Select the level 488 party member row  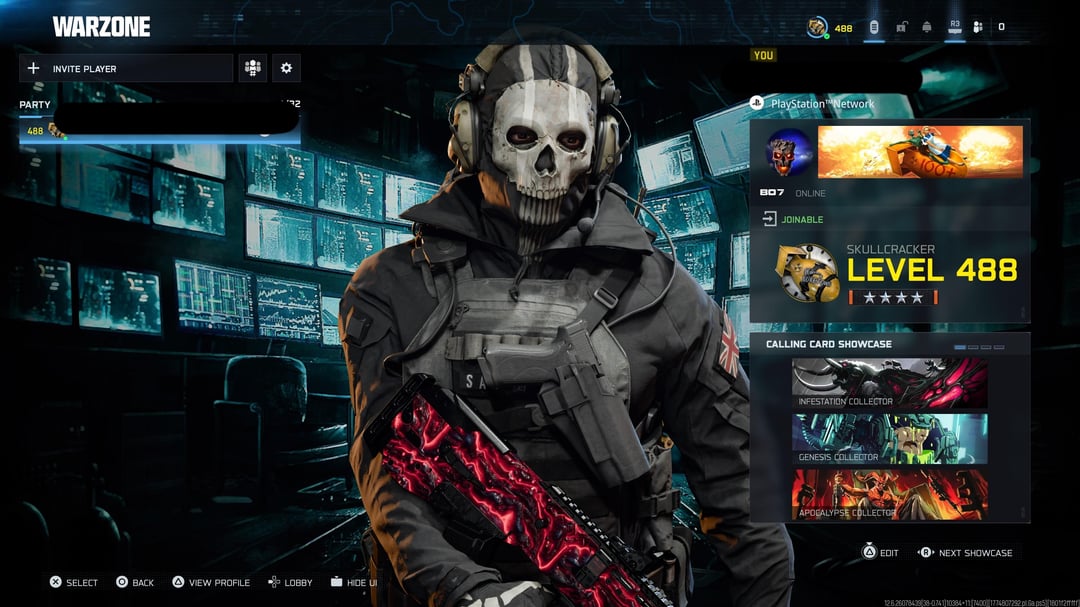(x=160, y=131)
